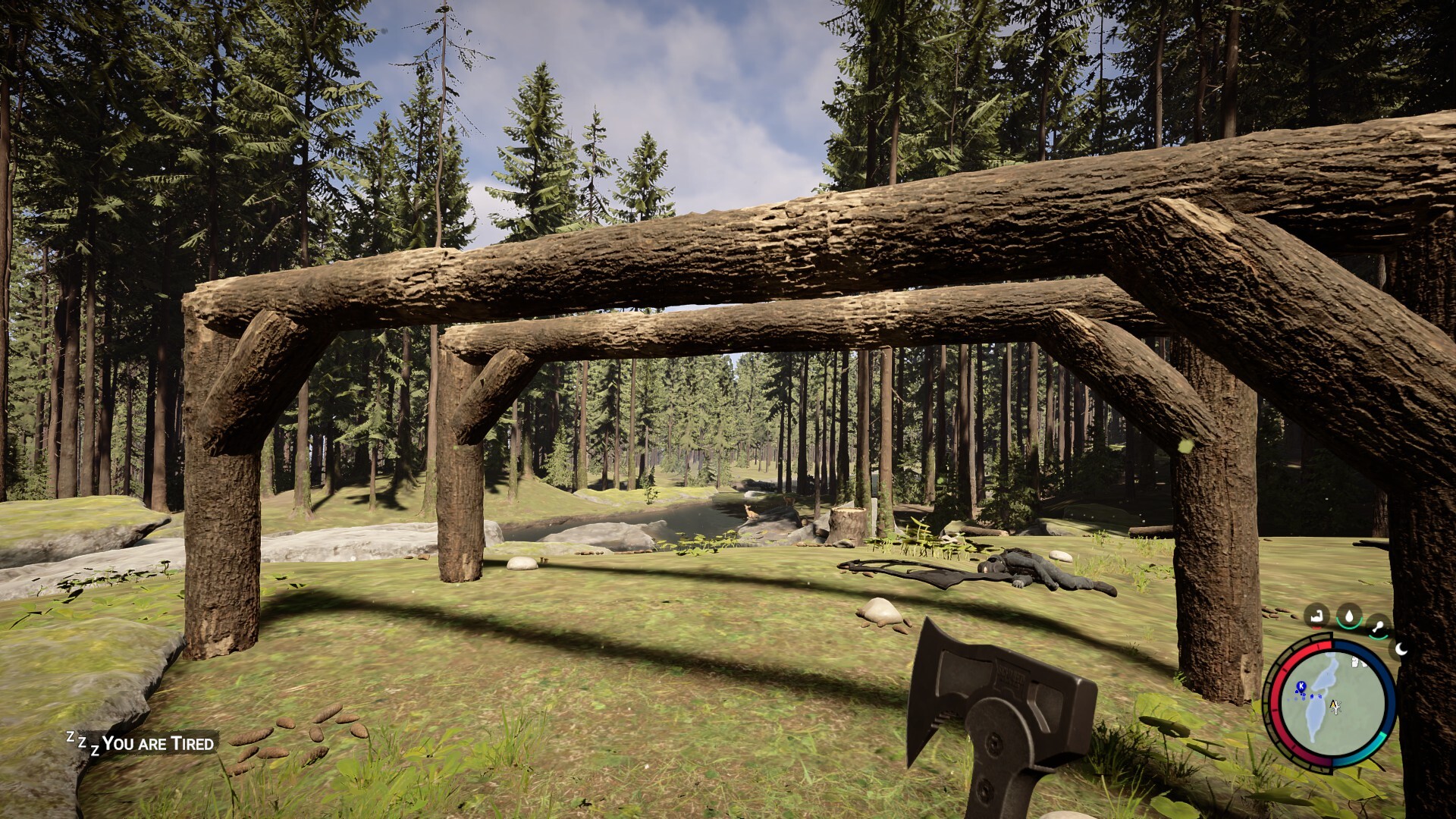Click the player arrow on the minimap
The height and width of the screenshot is (819, 1456).
coord(1335,707)
